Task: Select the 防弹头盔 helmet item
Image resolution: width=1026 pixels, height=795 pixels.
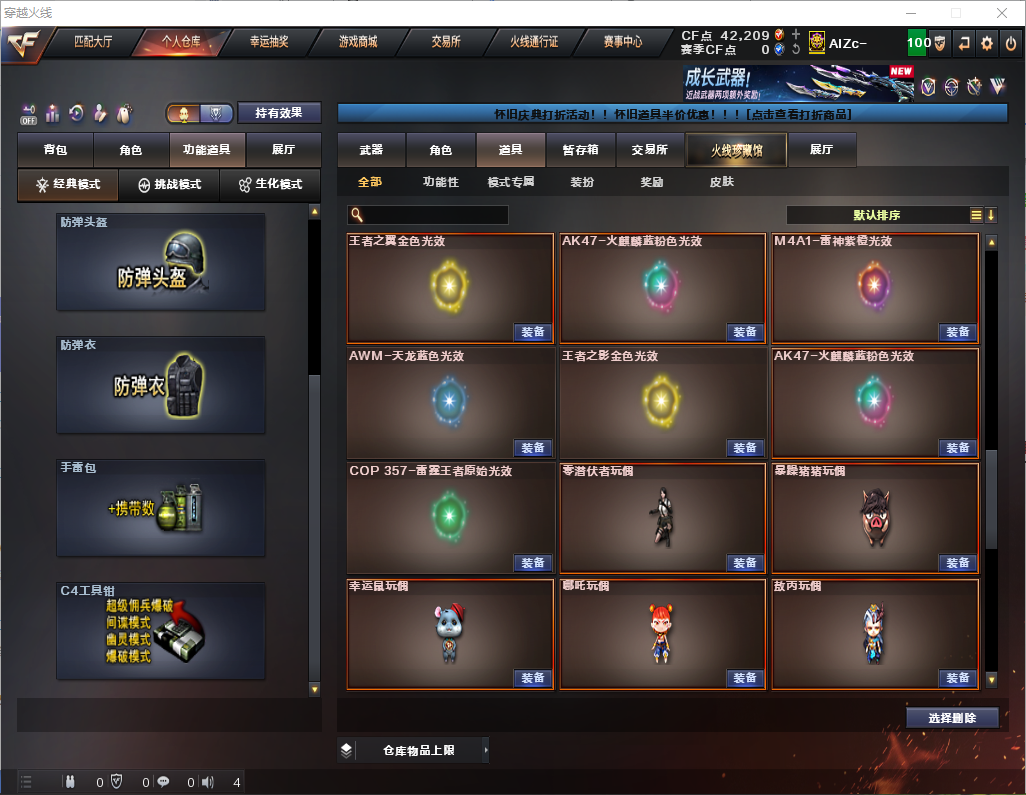Action: coord(161,262)
